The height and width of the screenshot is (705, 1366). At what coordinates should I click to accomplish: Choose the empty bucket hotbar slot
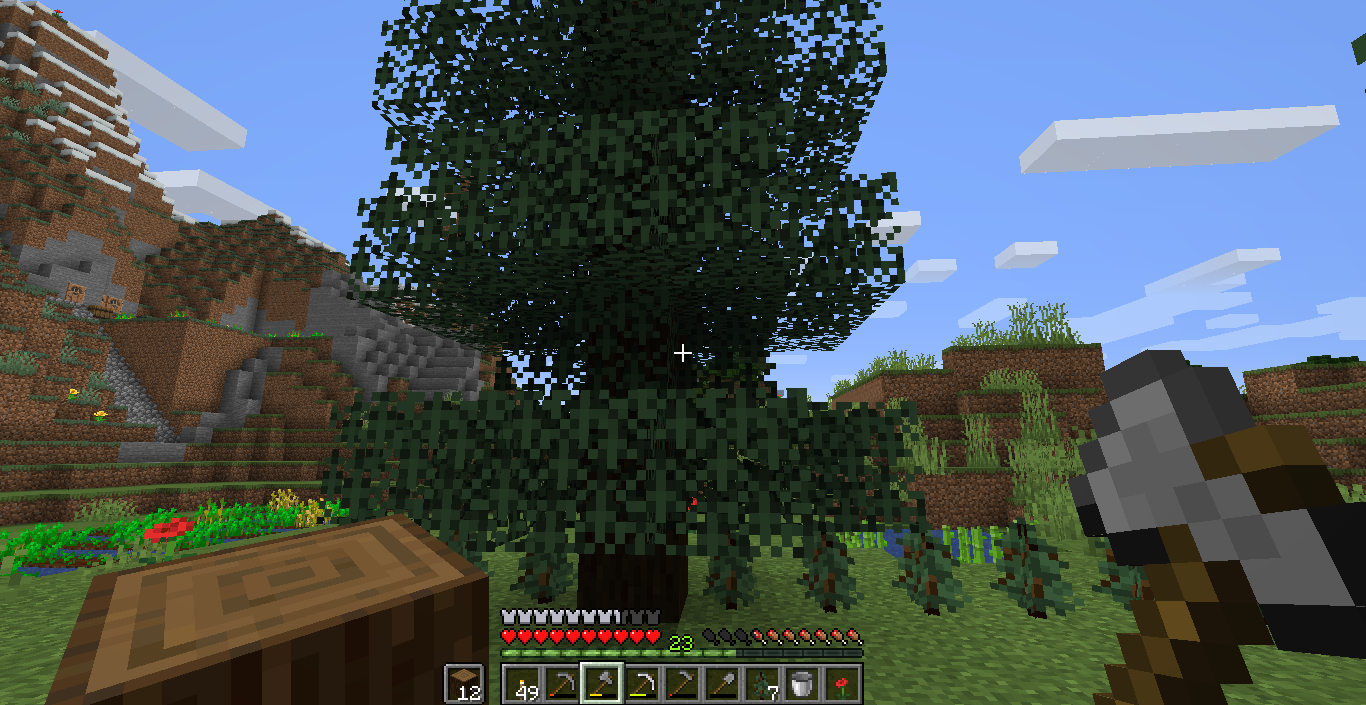[x=802, y=683]
